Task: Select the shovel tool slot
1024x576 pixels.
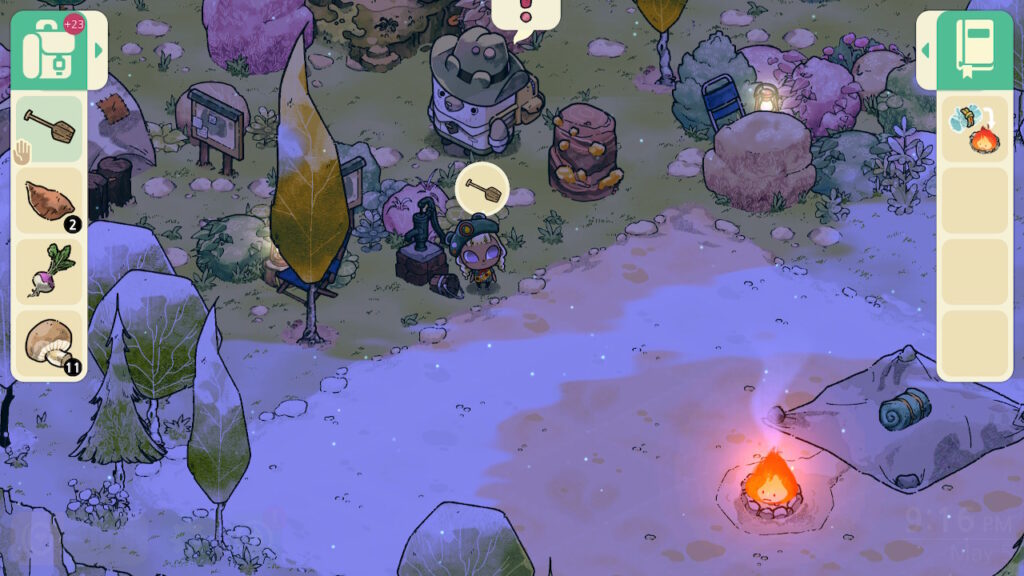Action: [x=49, y=128]
